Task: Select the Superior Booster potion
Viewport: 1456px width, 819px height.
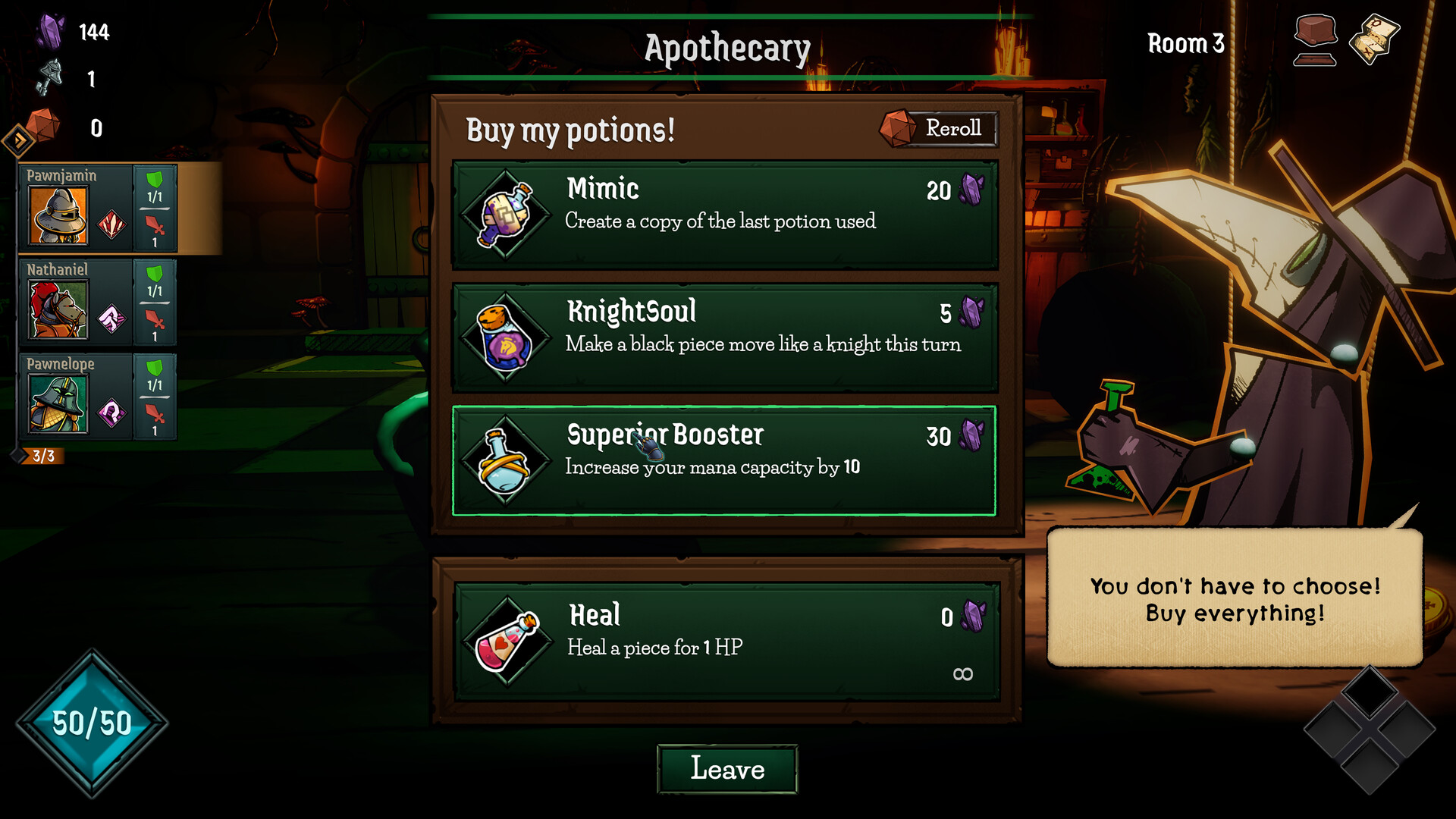Action: tap(724, 460)
